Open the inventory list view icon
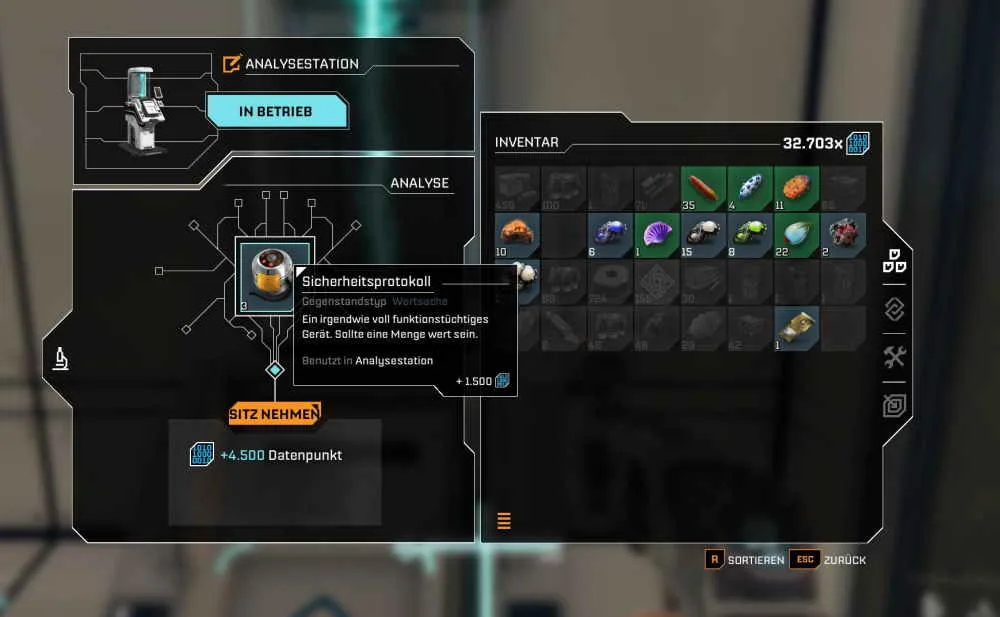The width and height of the screenshot is (1000, 617). pos(504,520)
